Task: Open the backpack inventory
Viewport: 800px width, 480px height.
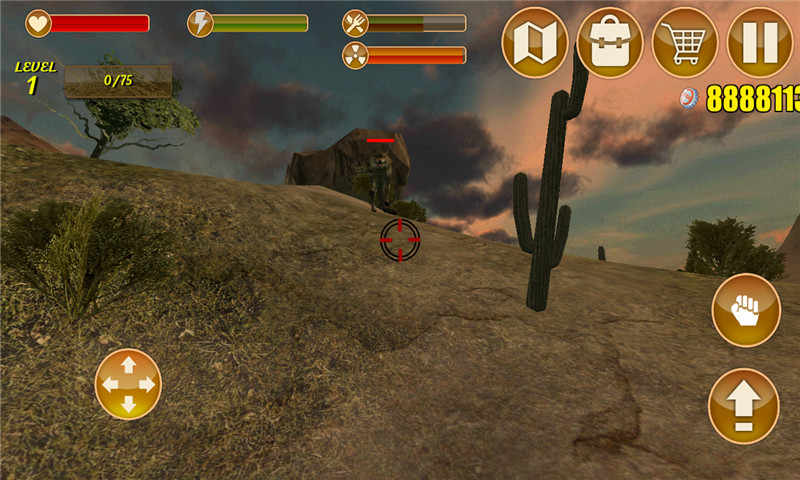Action: 610,42
